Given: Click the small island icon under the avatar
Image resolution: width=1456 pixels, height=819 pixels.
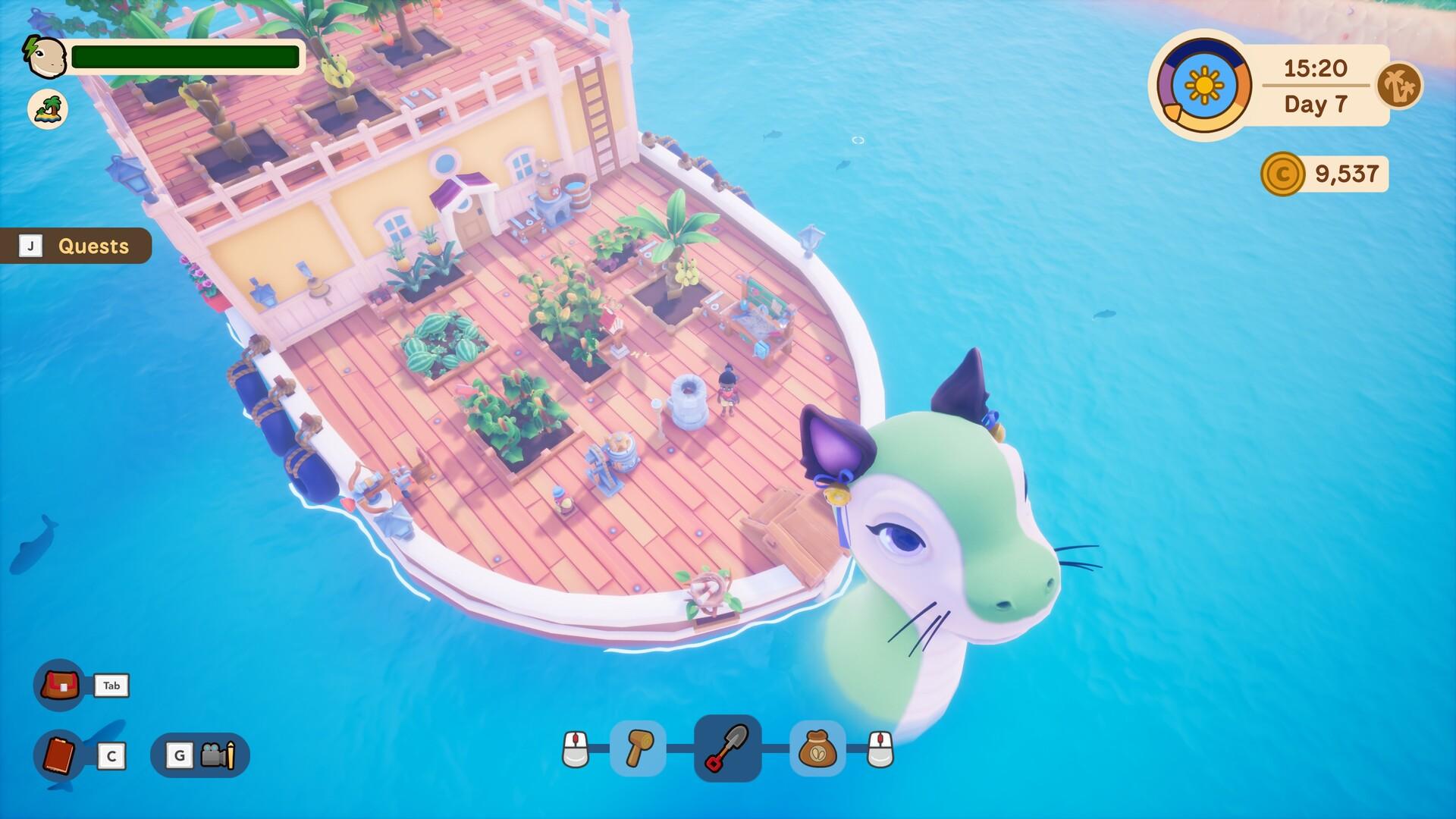Looking at the screenshot, I should tap(48, 108).
